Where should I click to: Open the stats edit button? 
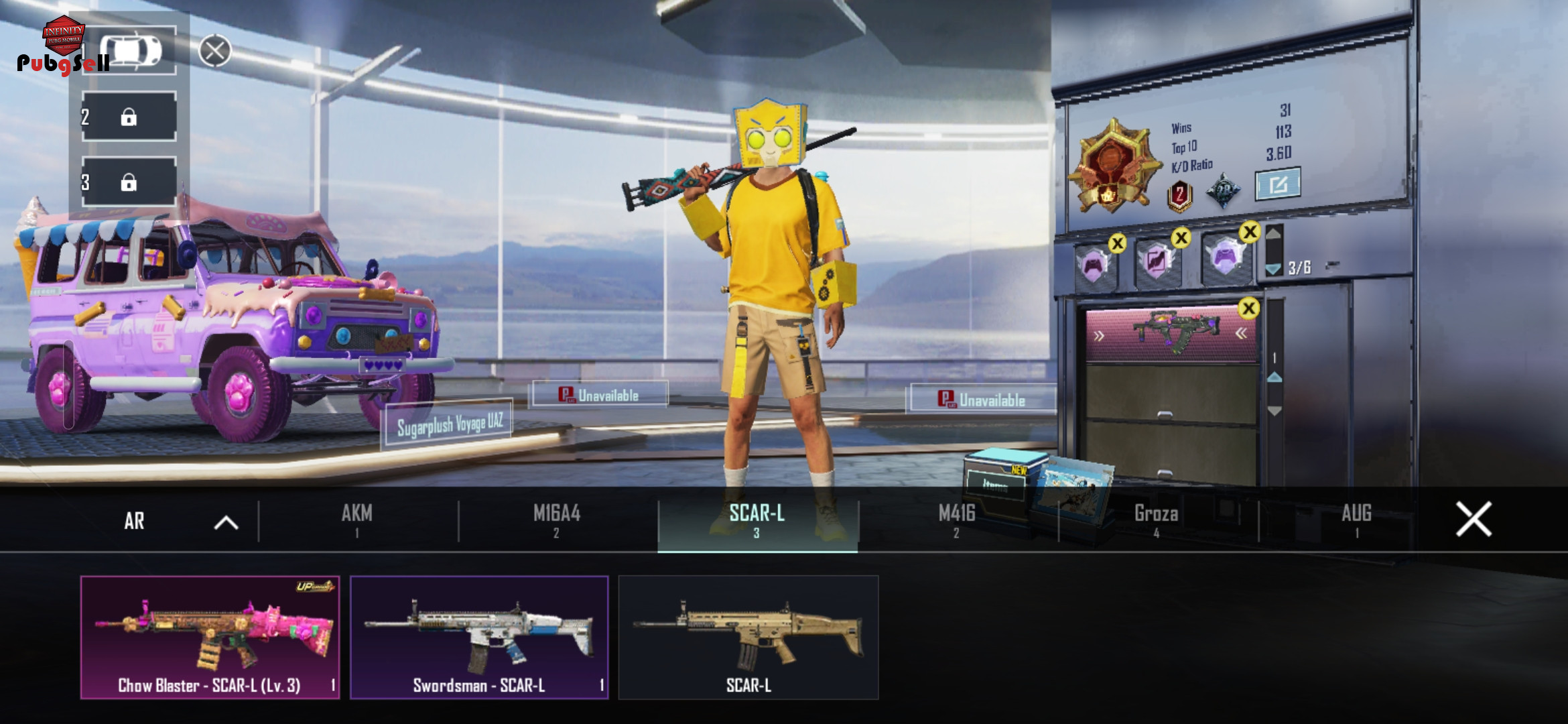(x=1277, y=184)
